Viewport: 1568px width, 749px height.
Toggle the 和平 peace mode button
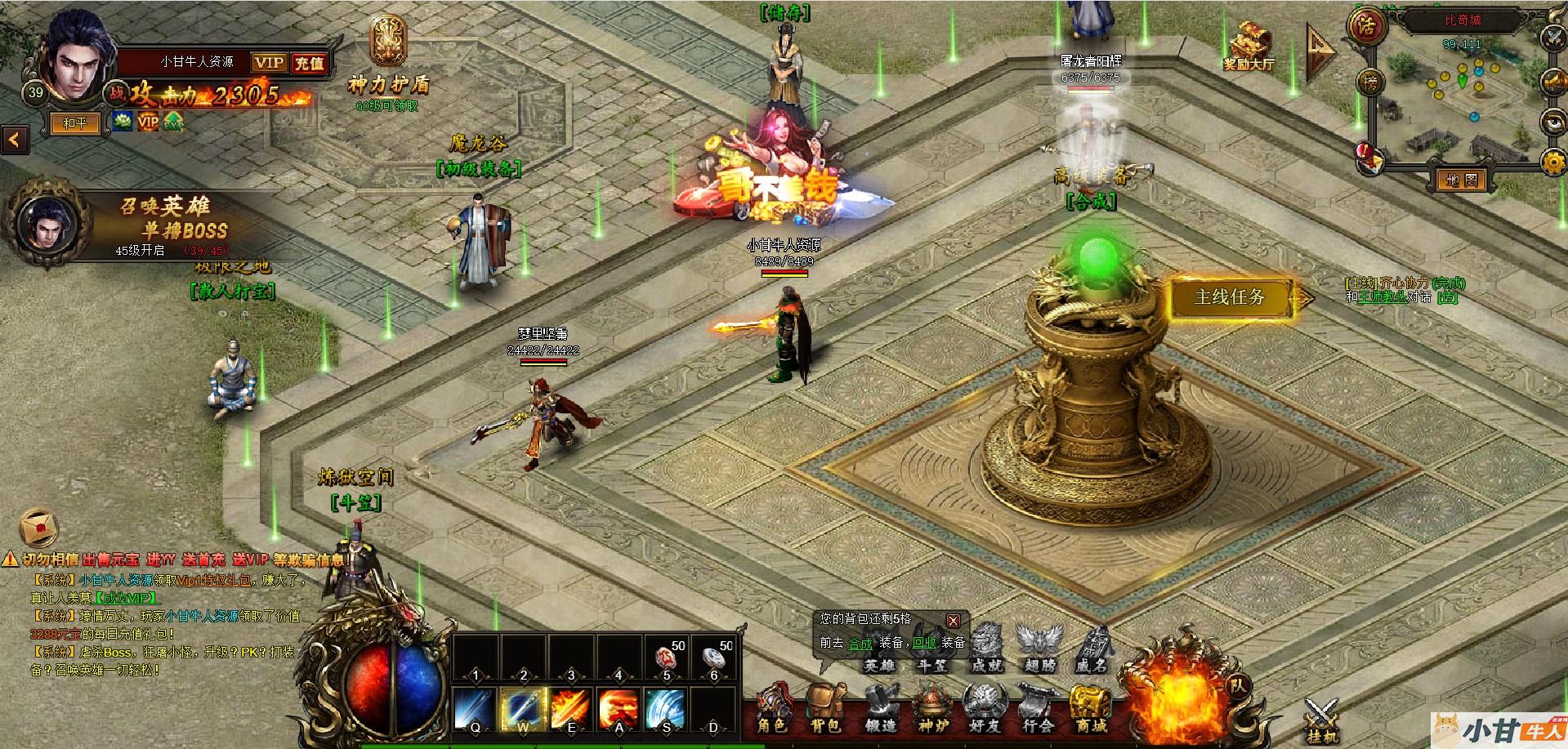coord(75,123)
